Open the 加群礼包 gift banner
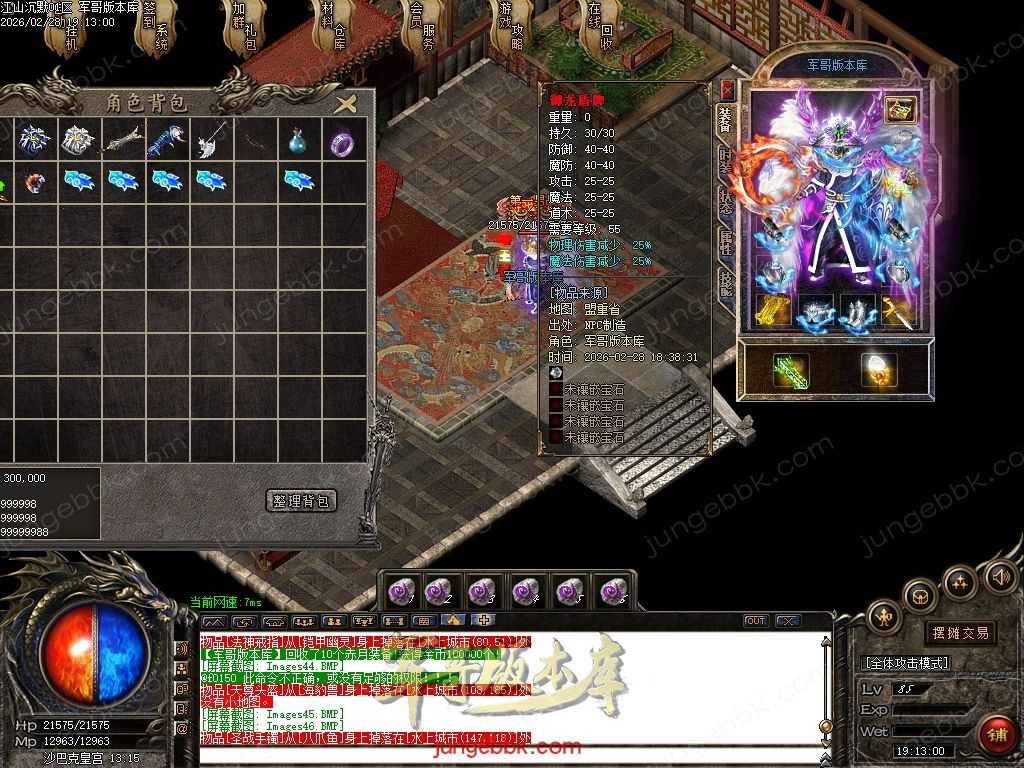 [245, 27]
